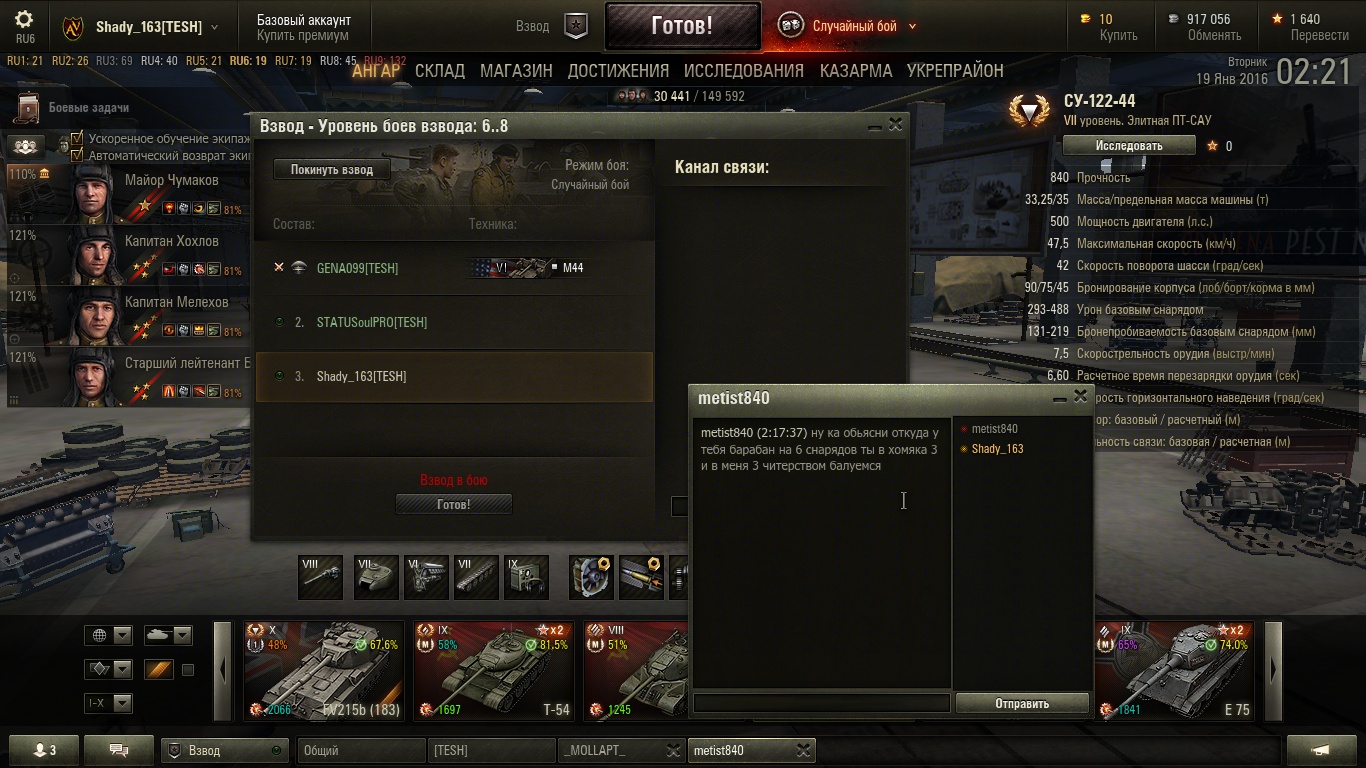Toggle accelerated crew training checkbox
Viewport: 1366px width, 768px height.
77,139
